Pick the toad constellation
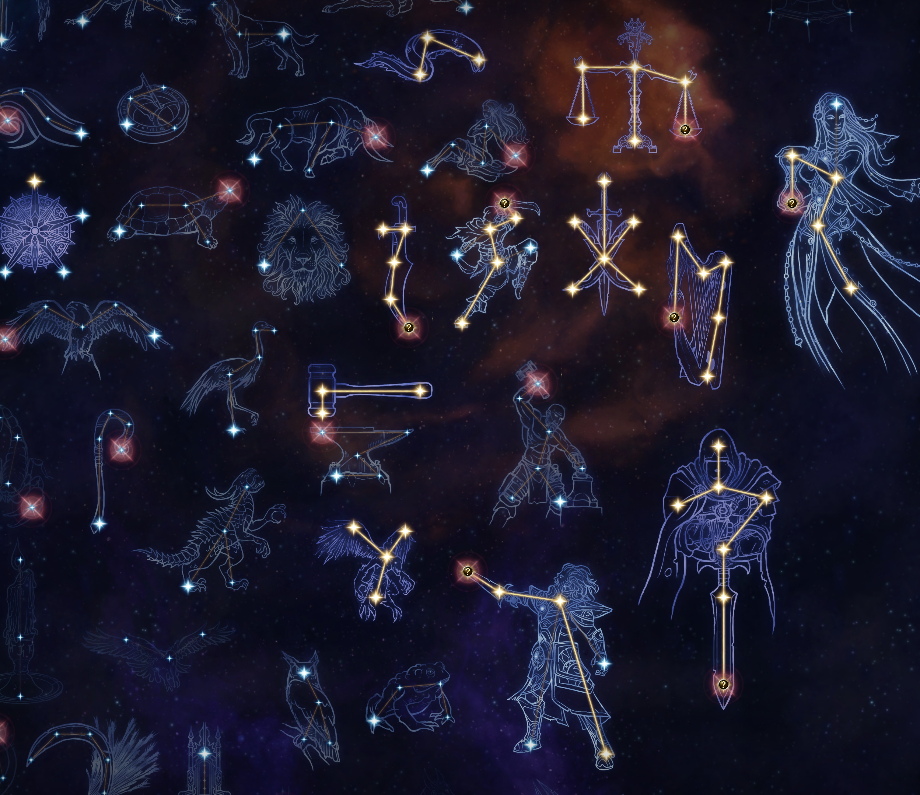The image size is (920, 795). pos(410,700)
